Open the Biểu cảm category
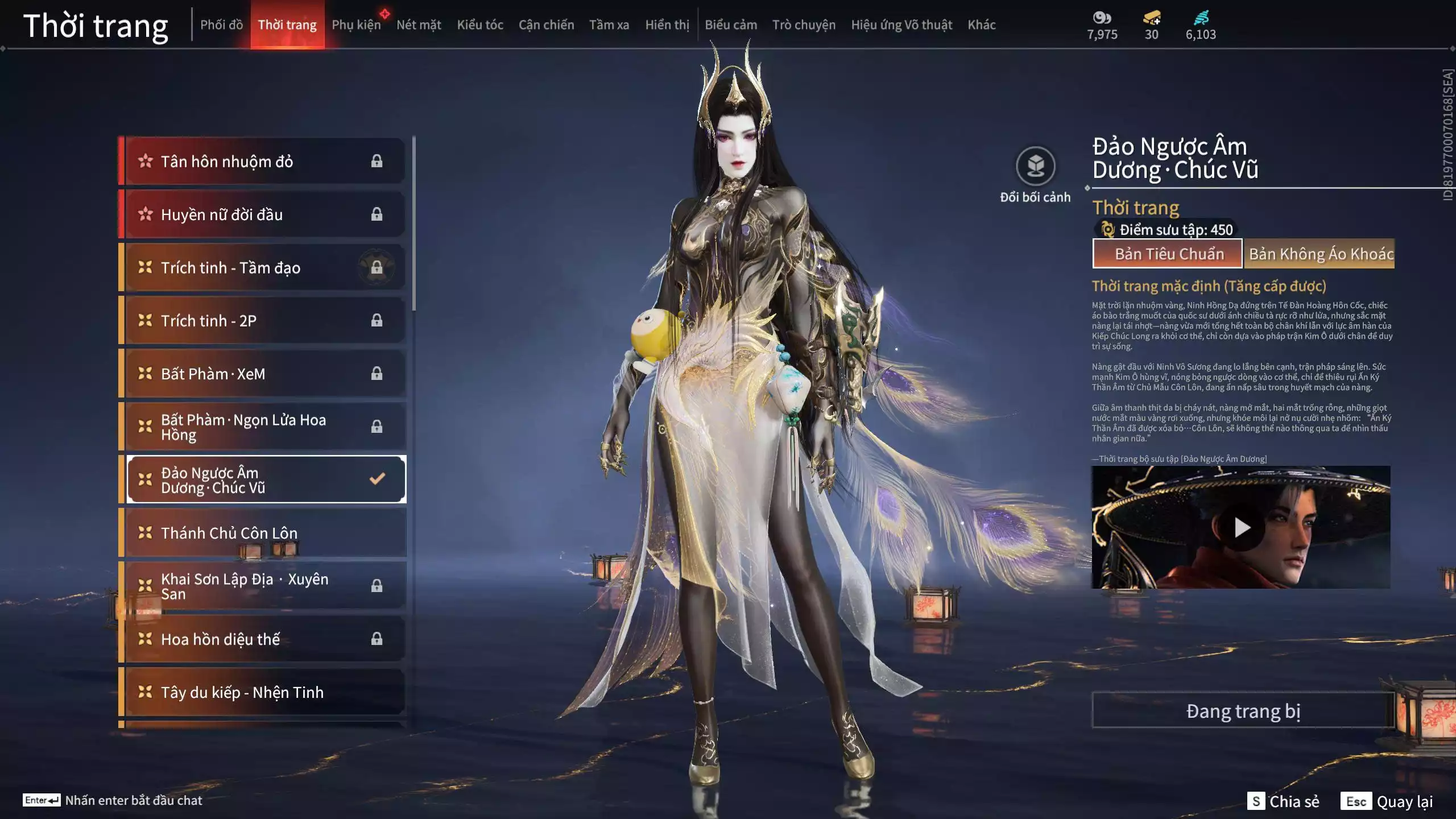This screenshot has height=819, width=1456. click(x=730, y=25)
